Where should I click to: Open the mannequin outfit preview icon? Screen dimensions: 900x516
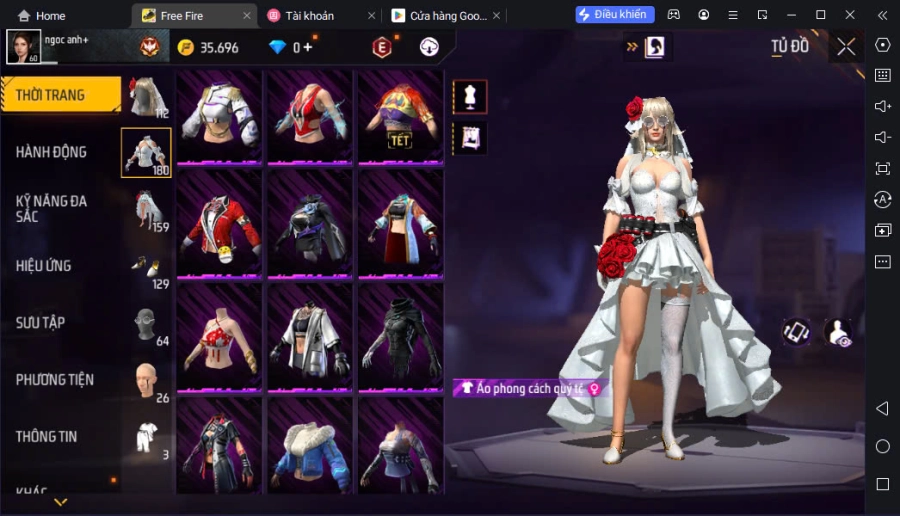pos(470,97)
